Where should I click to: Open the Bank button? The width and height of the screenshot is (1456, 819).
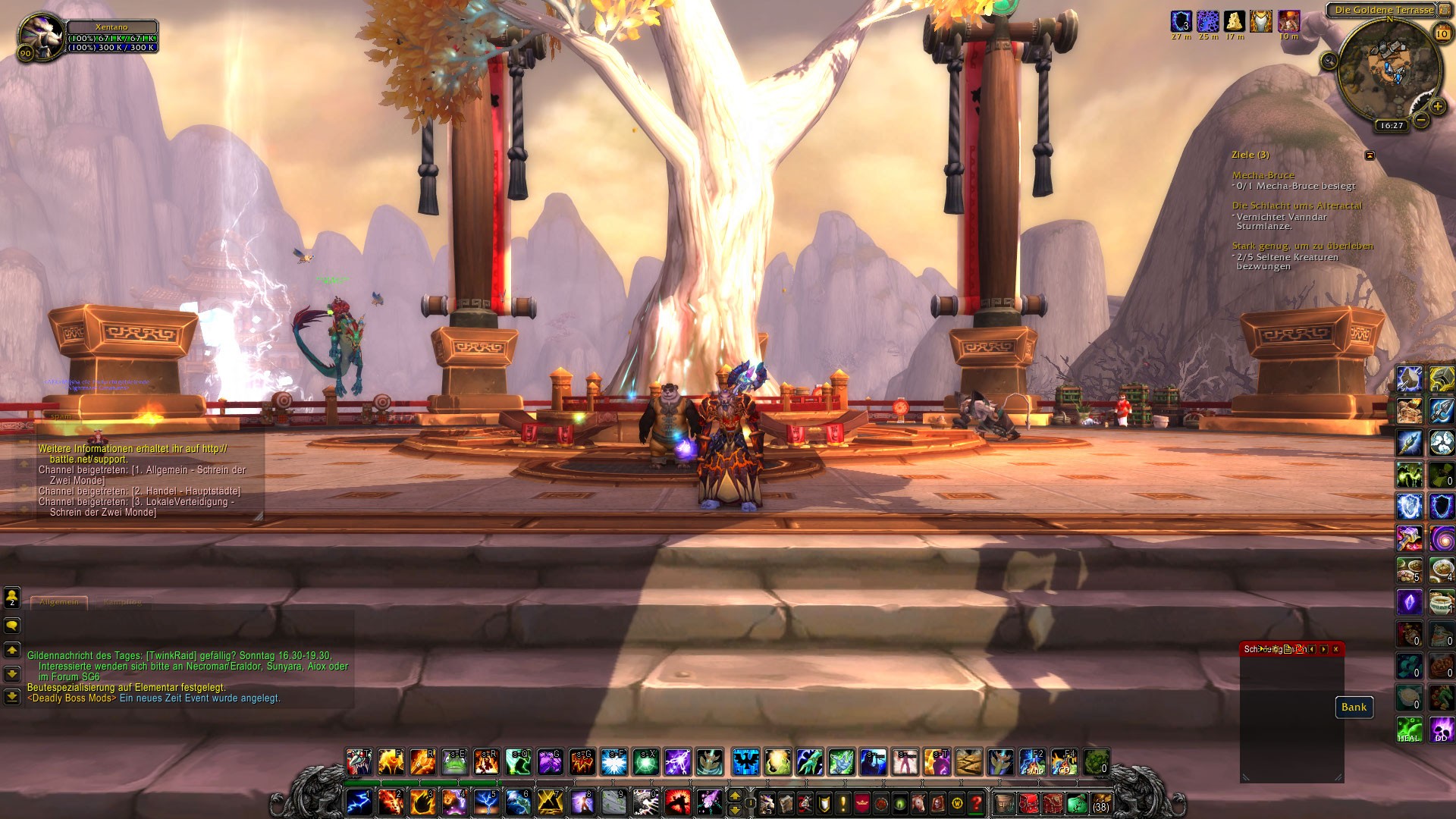point(1354,708)
